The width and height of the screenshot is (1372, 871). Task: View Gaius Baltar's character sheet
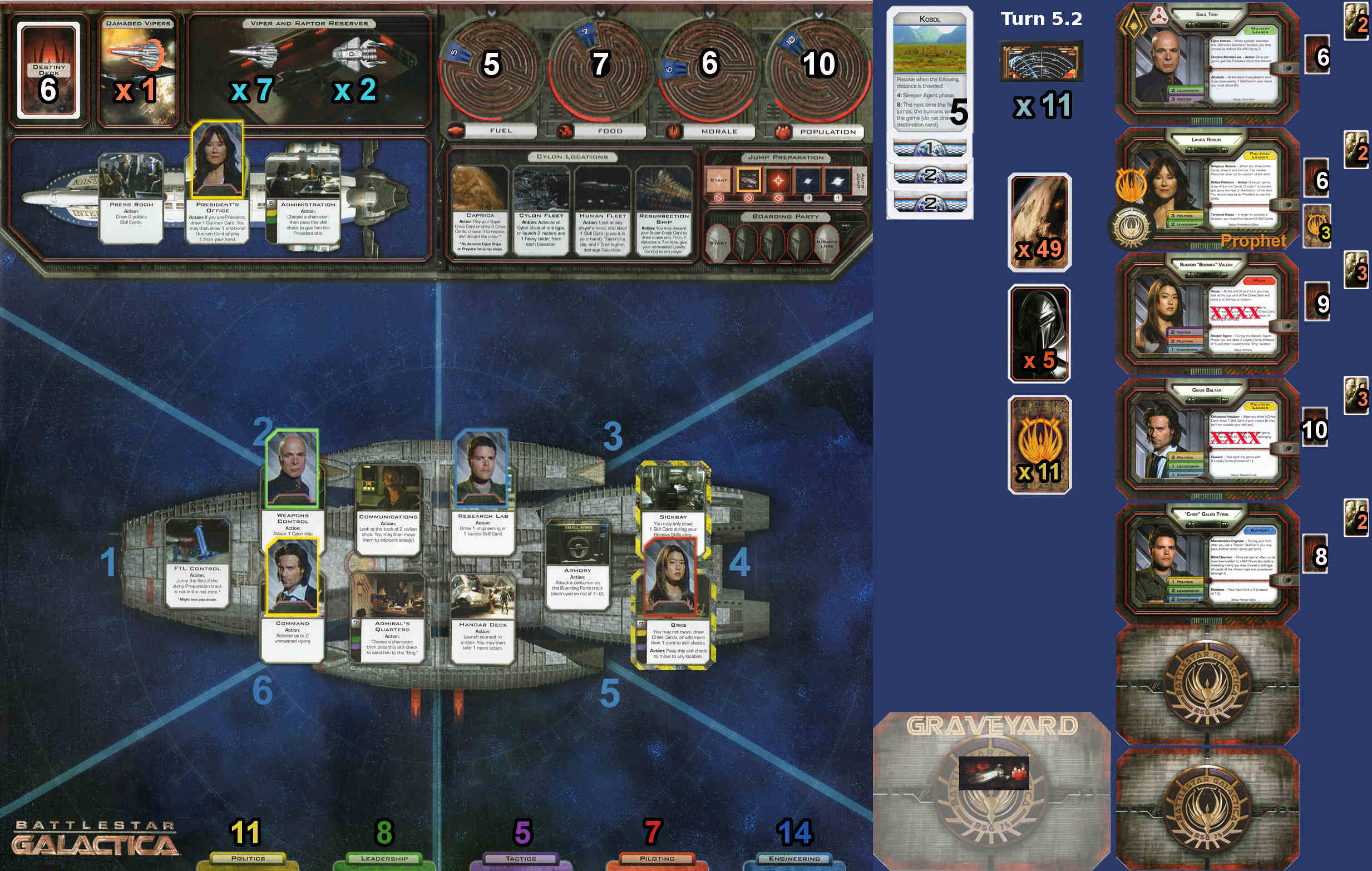[1206, 439]
